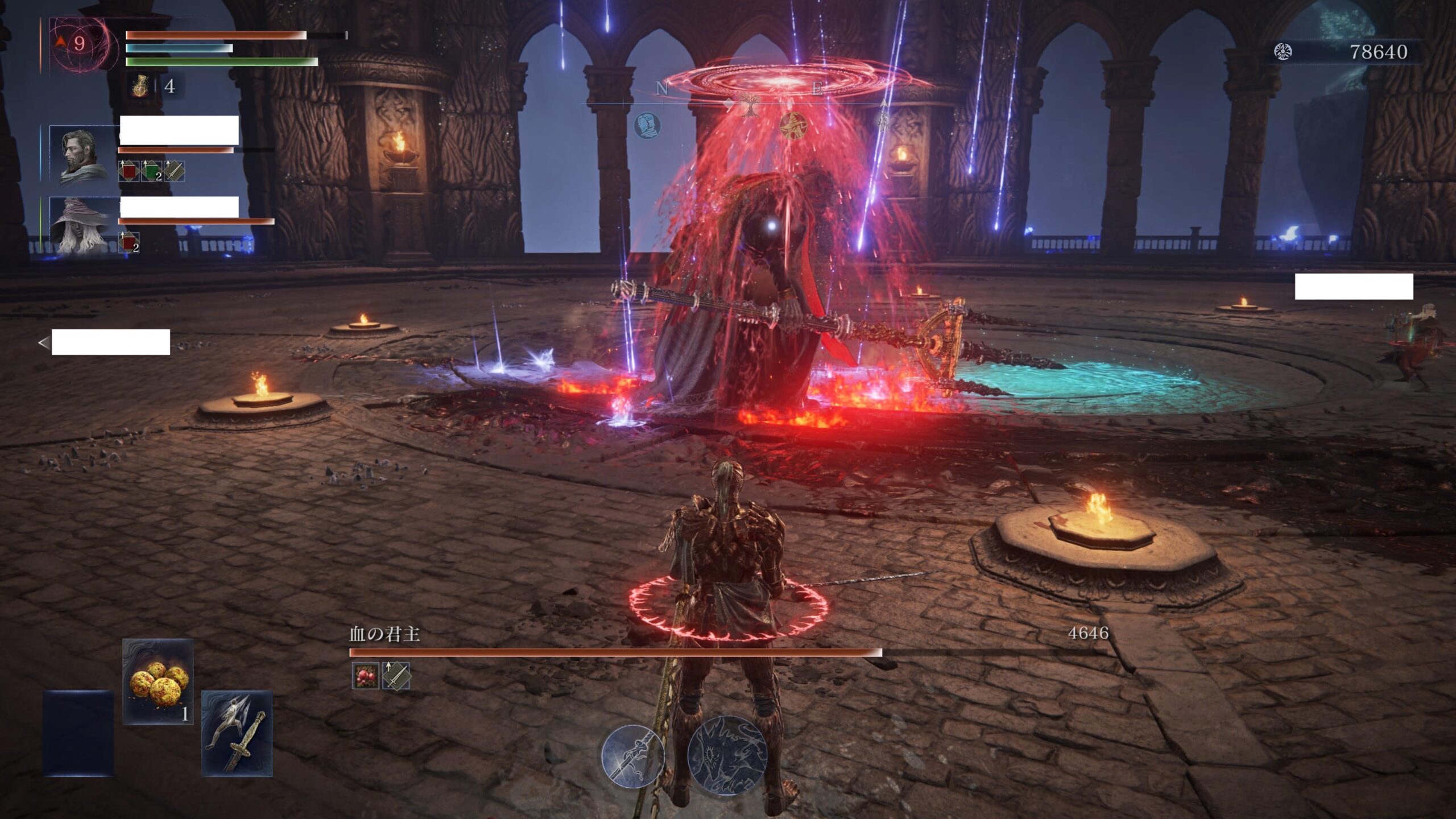The height and width of the screenshot is (819, 1456).
Task: Select the yellow spotted balls item slot
Action: pyautogui.click(x=158, y=681)
